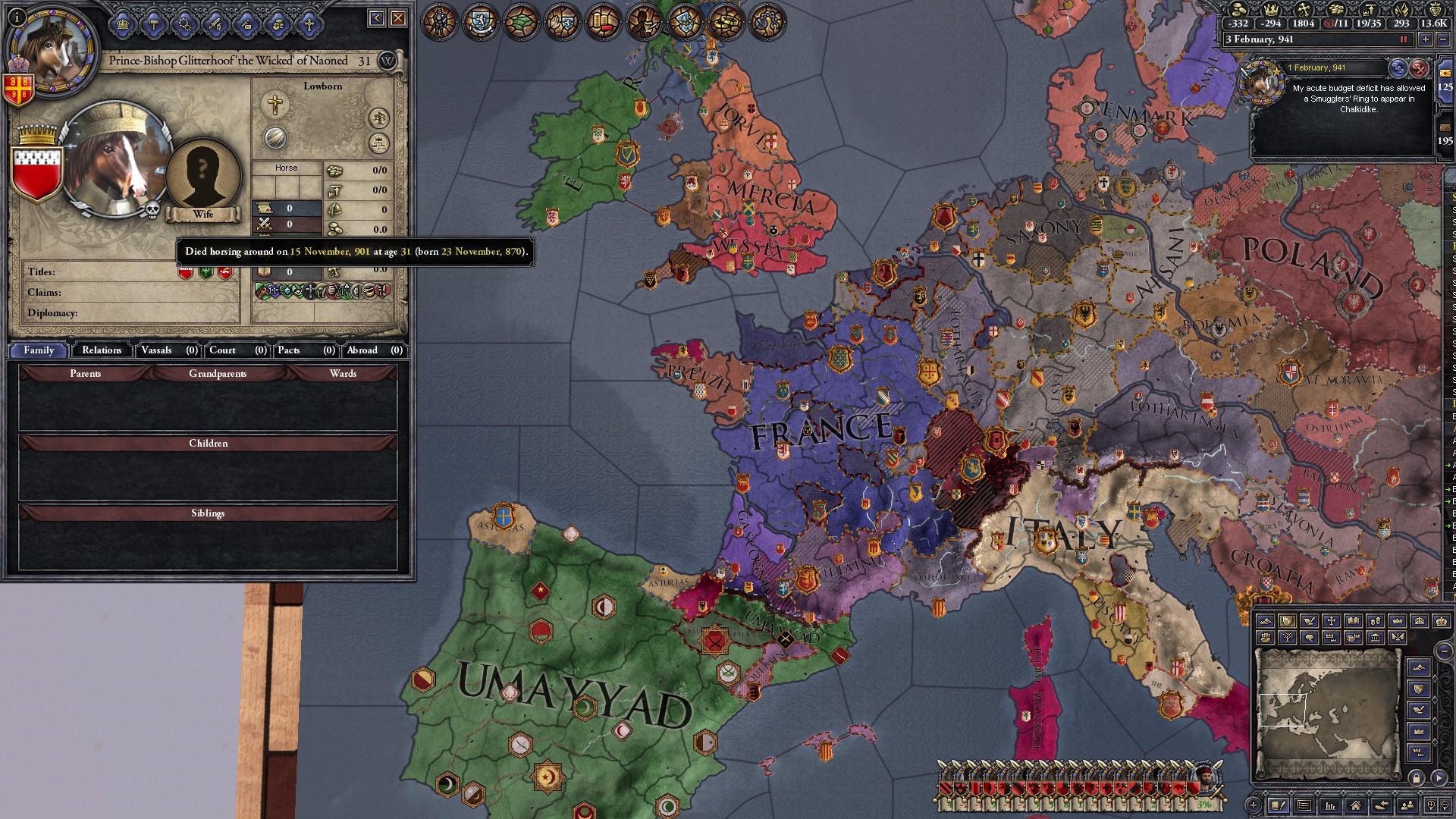
Task: Open the Relations tab
Action: (102, 350)
